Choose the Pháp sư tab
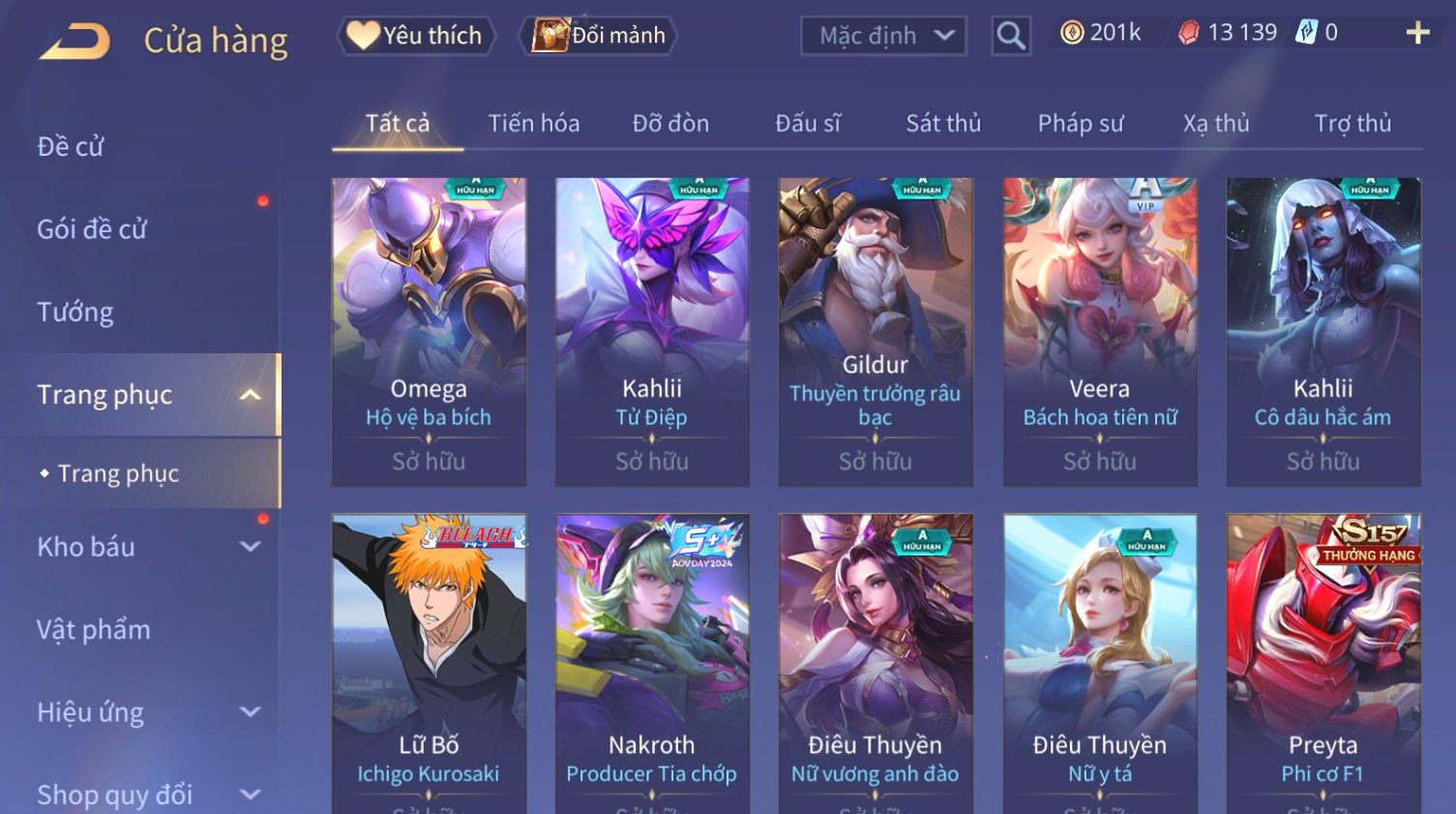This screenshot has height=814, width=1456. [1081, 124]
